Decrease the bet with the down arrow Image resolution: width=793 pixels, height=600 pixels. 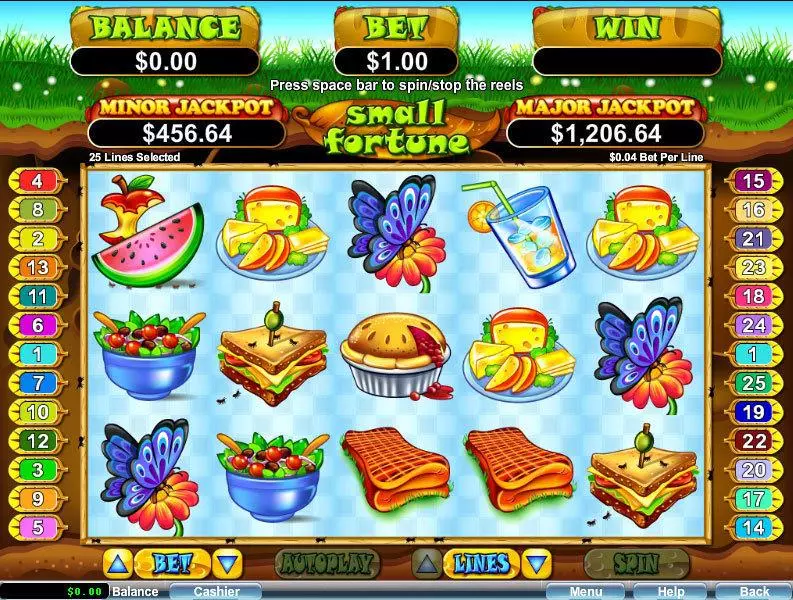pos(229,563)
